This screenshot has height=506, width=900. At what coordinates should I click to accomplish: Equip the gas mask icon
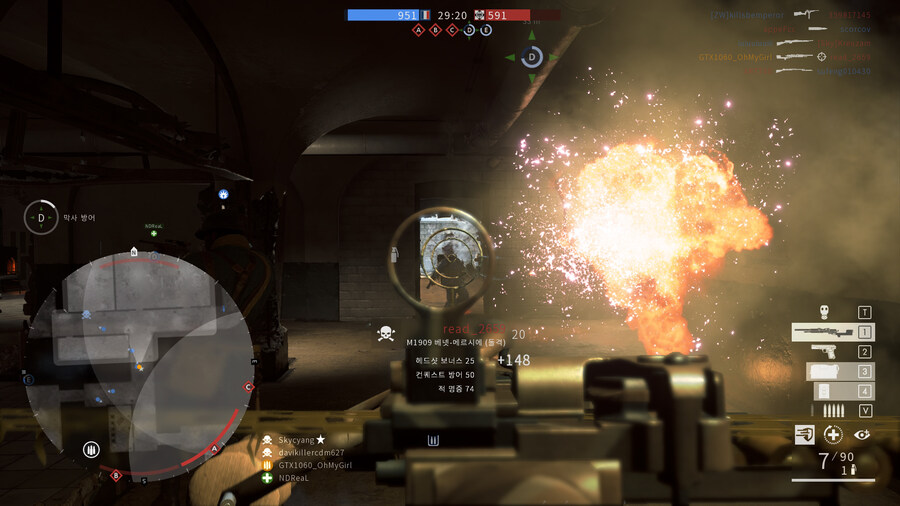point(824,312)
